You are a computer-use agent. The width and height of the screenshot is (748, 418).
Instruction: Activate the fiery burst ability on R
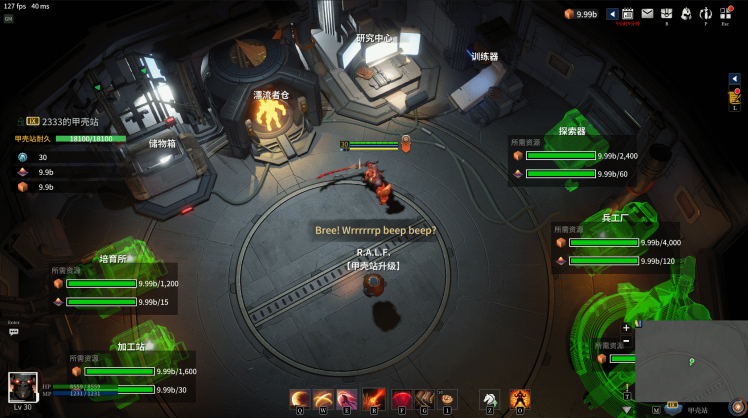pos(374,398)
